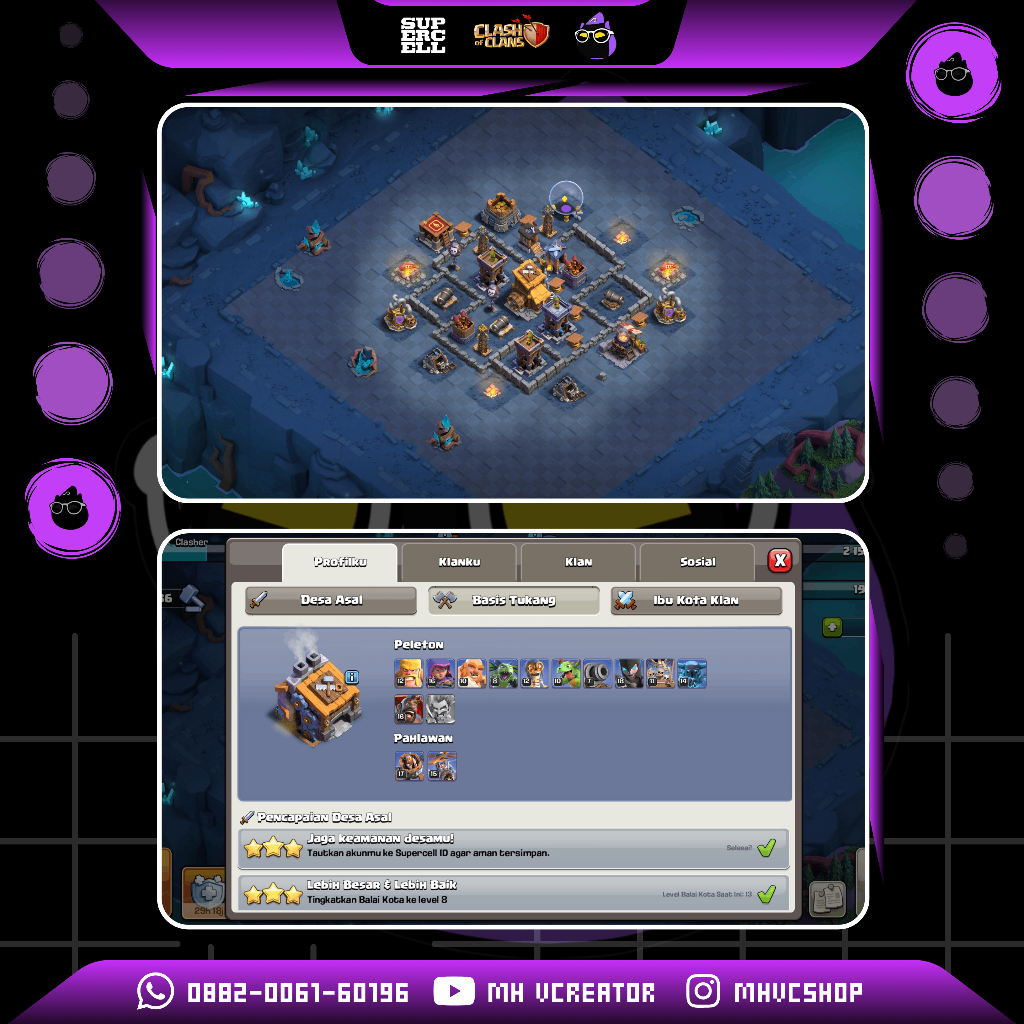The width and height of the screenshot is (1024, 1024).
Task: Choose the Basis Tukang section
Action: (514, 600)
